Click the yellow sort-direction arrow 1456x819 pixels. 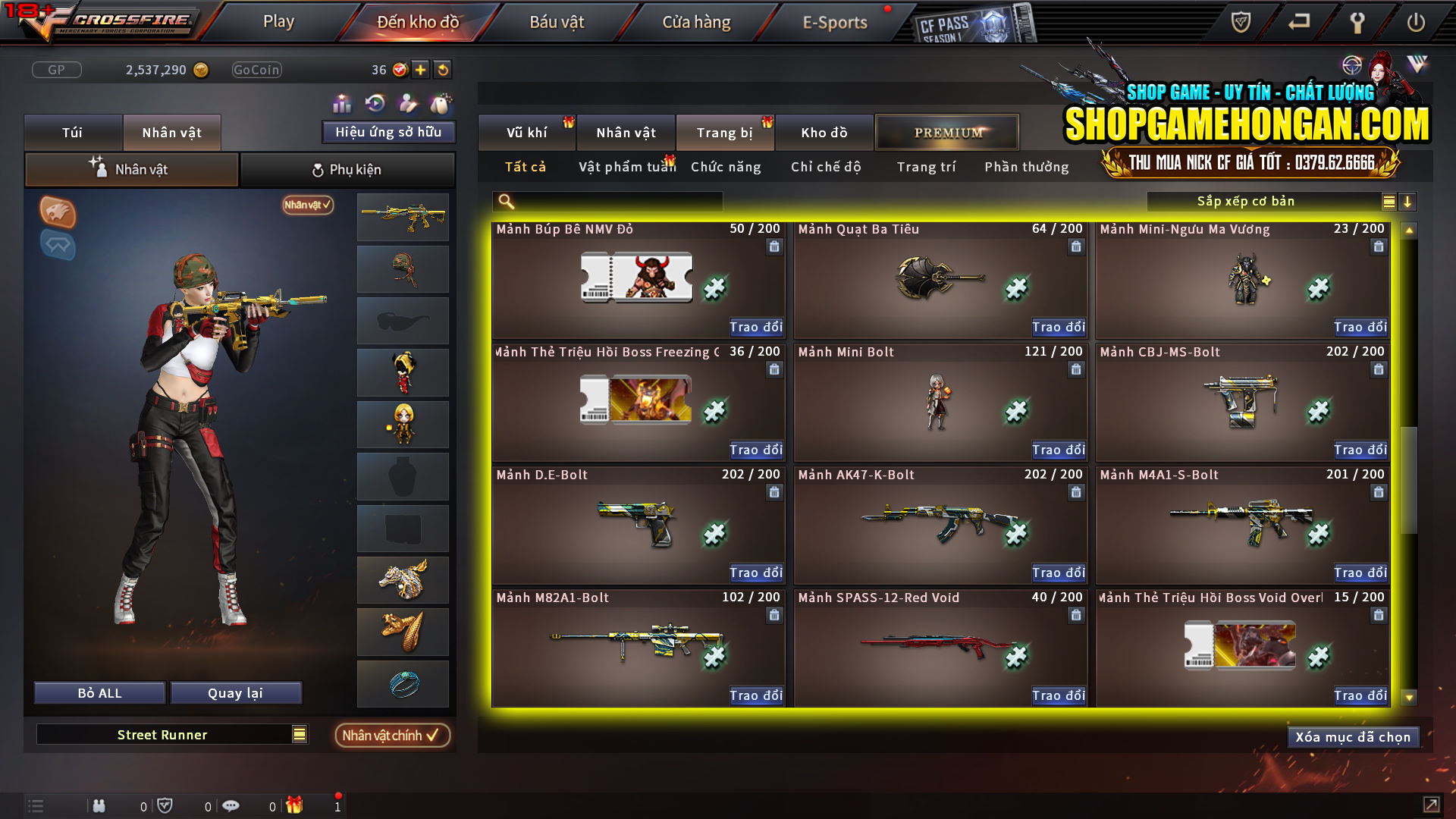[x=1408, y=202]
